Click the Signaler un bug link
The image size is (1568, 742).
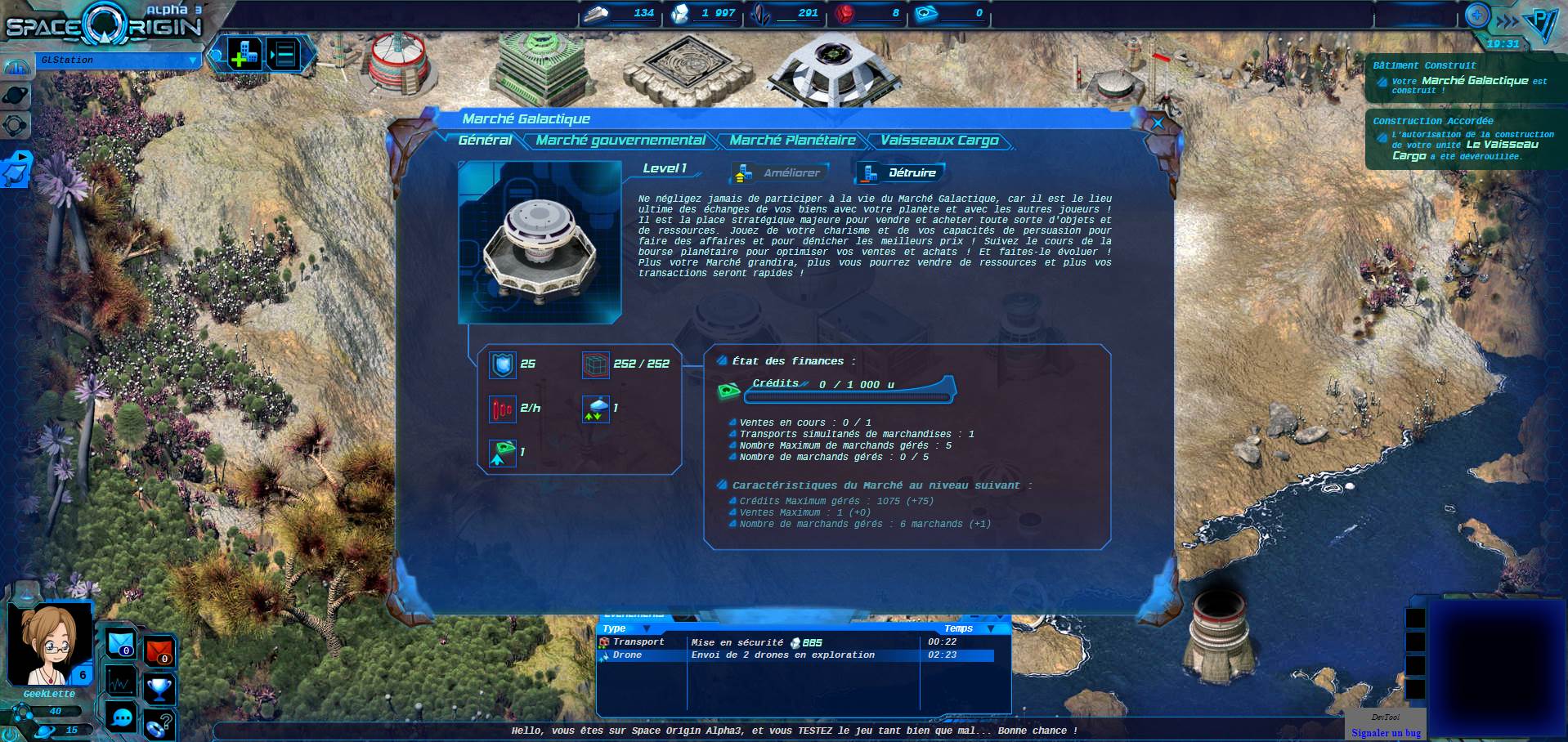1386,733
